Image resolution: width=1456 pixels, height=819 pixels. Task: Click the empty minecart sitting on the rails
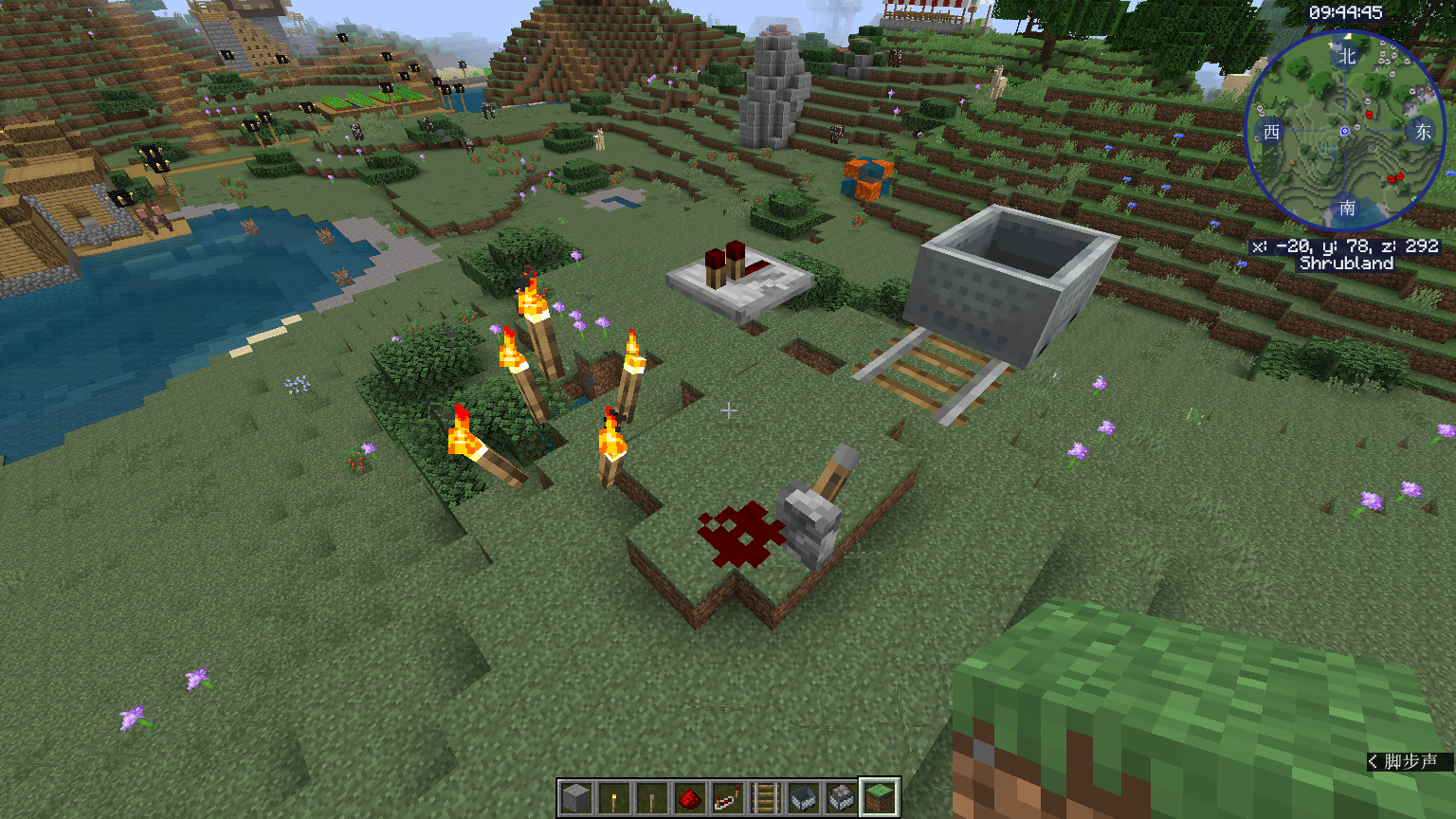pyautogui.click(x=1010, y=284)
